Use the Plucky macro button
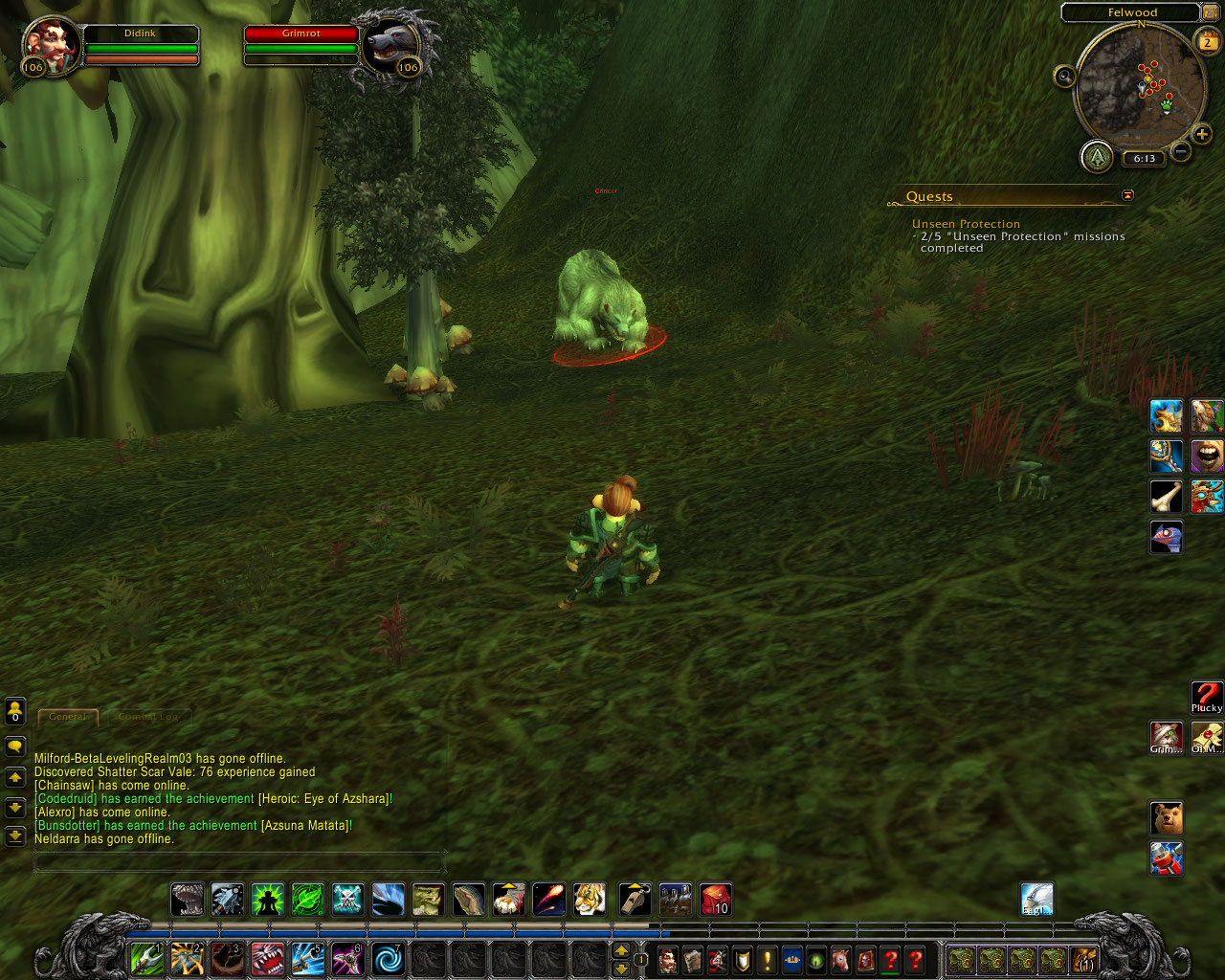 click(1207, 697)
